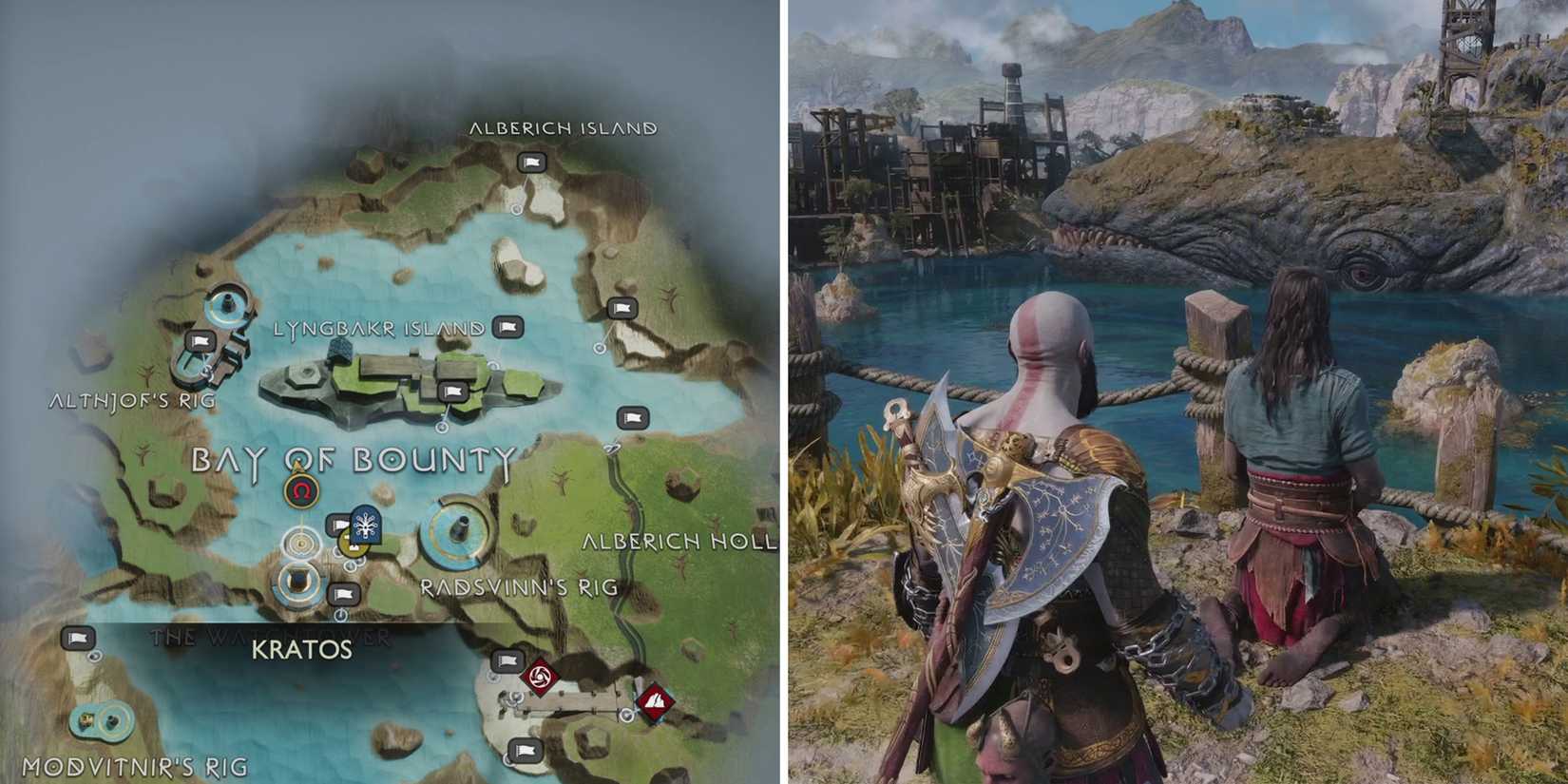Select the Mystic Gateway Omega marker
Screen dimensions: 1568x784
(299, 489)
